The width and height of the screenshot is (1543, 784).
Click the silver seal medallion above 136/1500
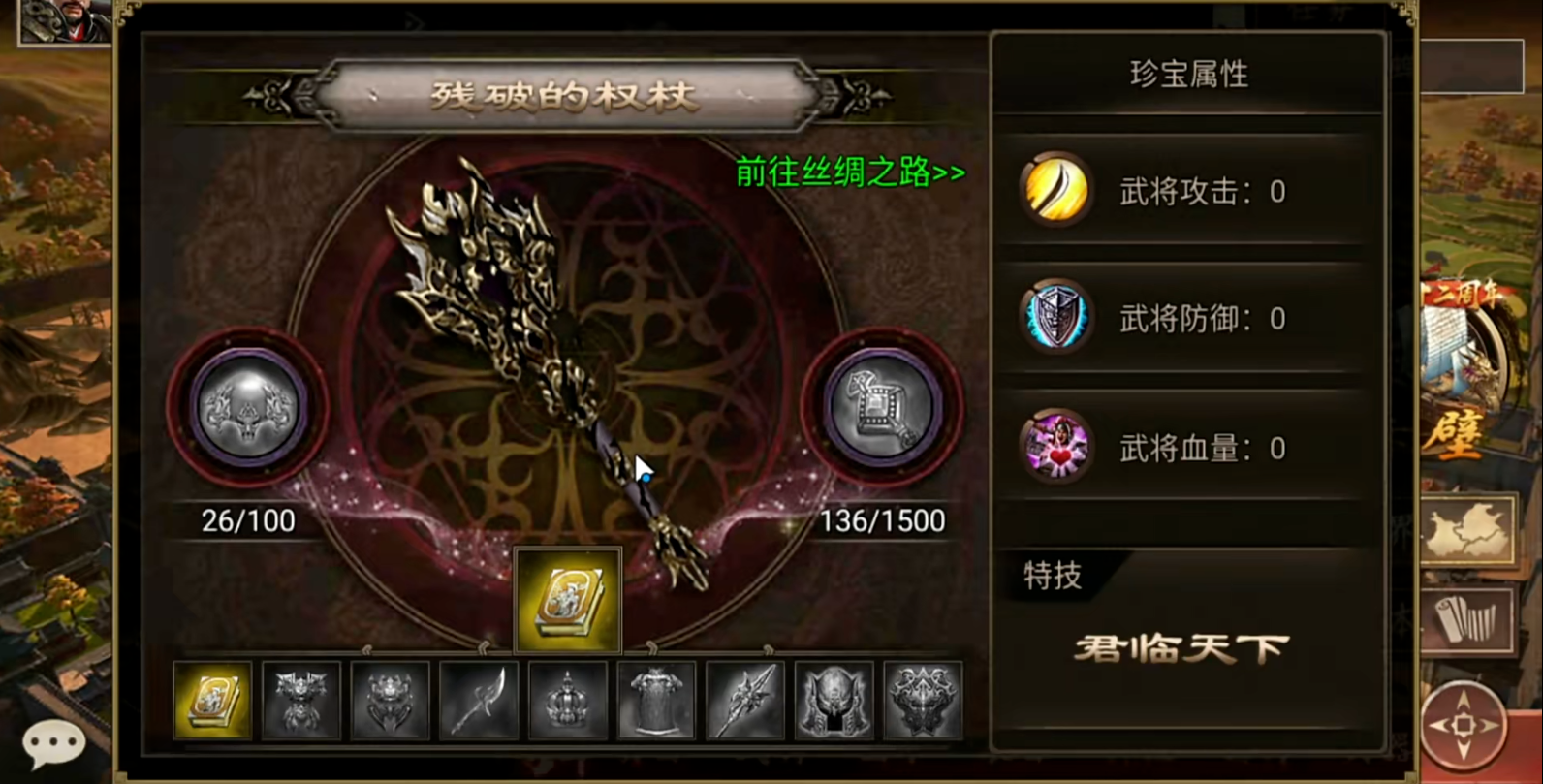878,411
